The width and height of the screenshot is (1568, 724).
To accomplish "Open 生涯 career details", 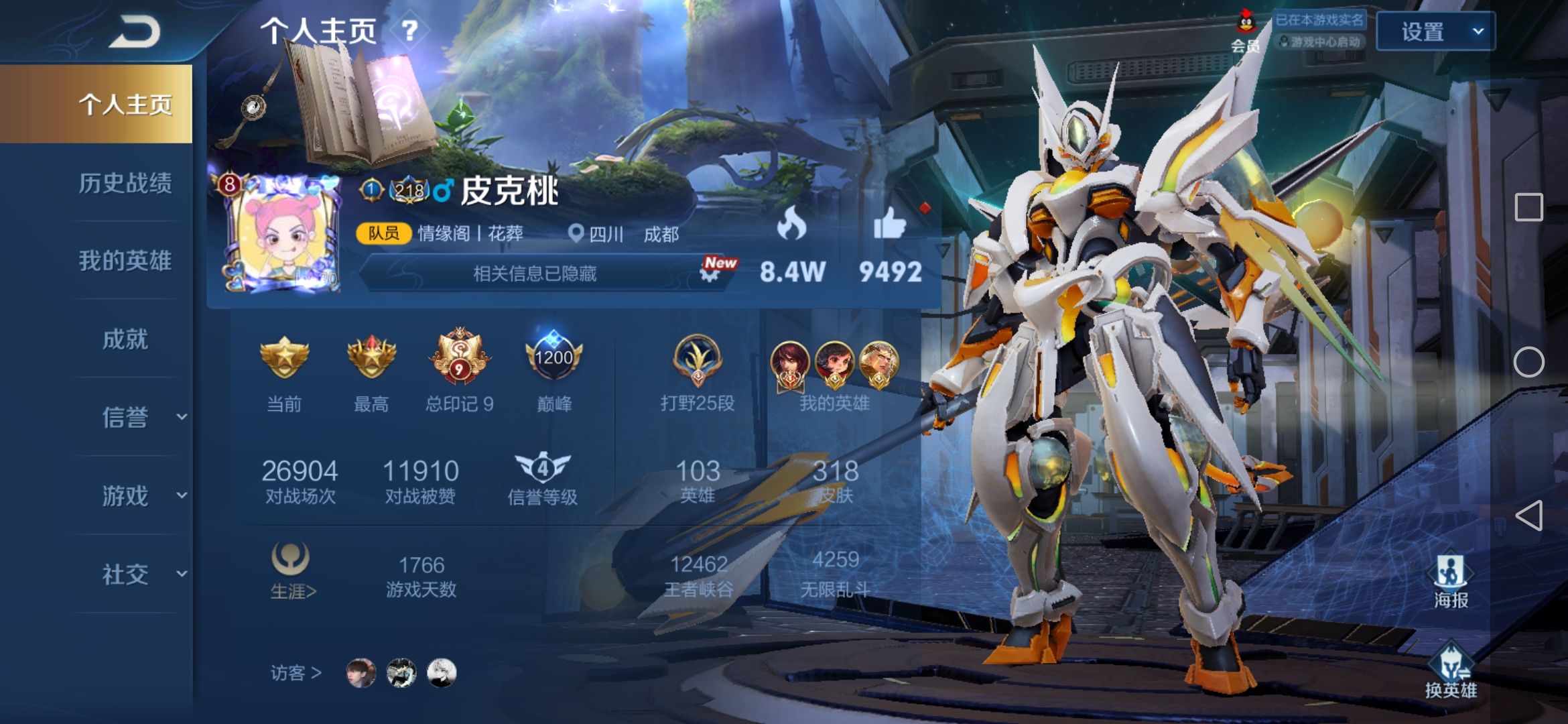I will 292,571.
